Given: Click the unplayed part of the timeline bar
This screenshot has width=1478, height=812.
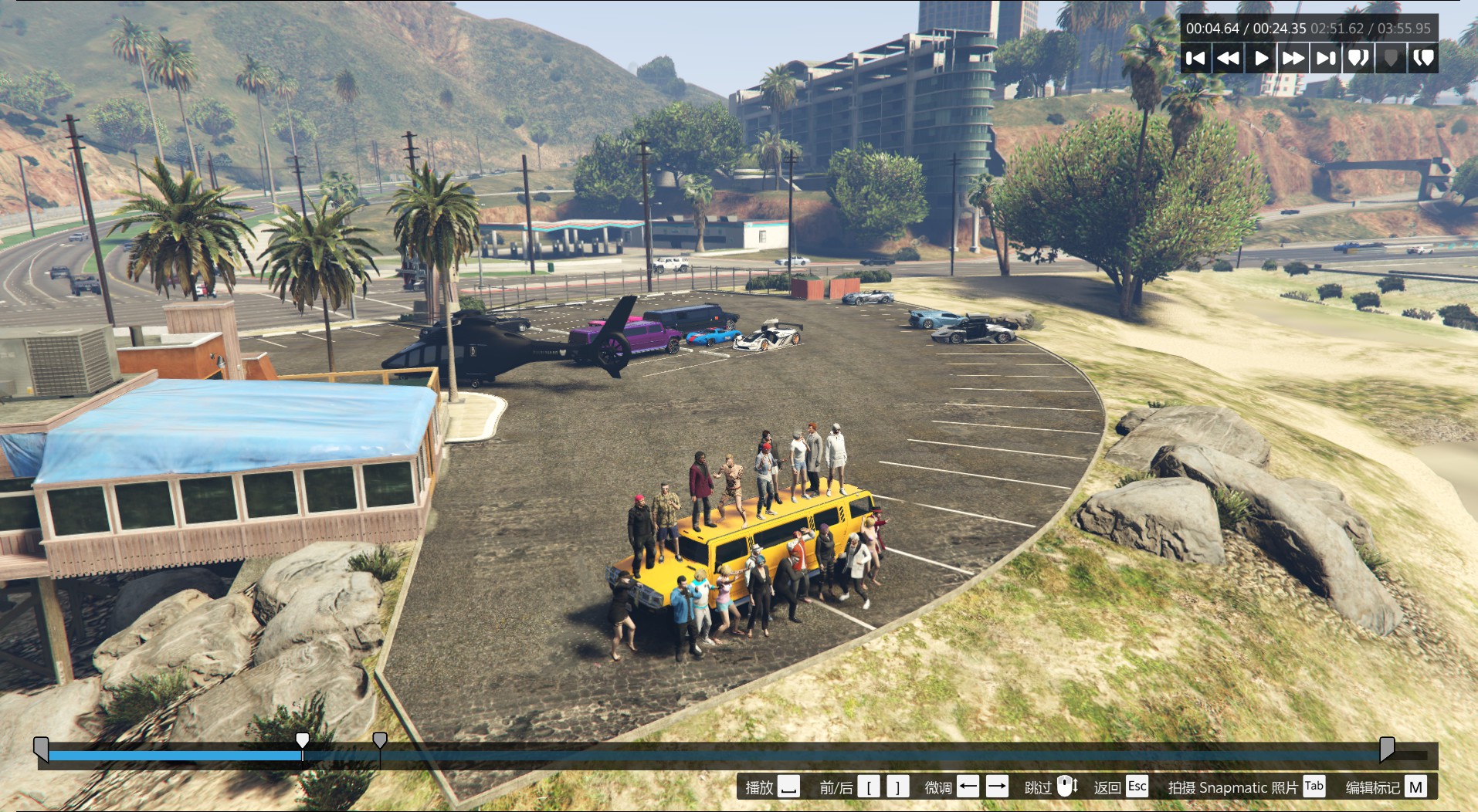Looking at the screenshot, I should pyautogui.click(x=849, y=756).
